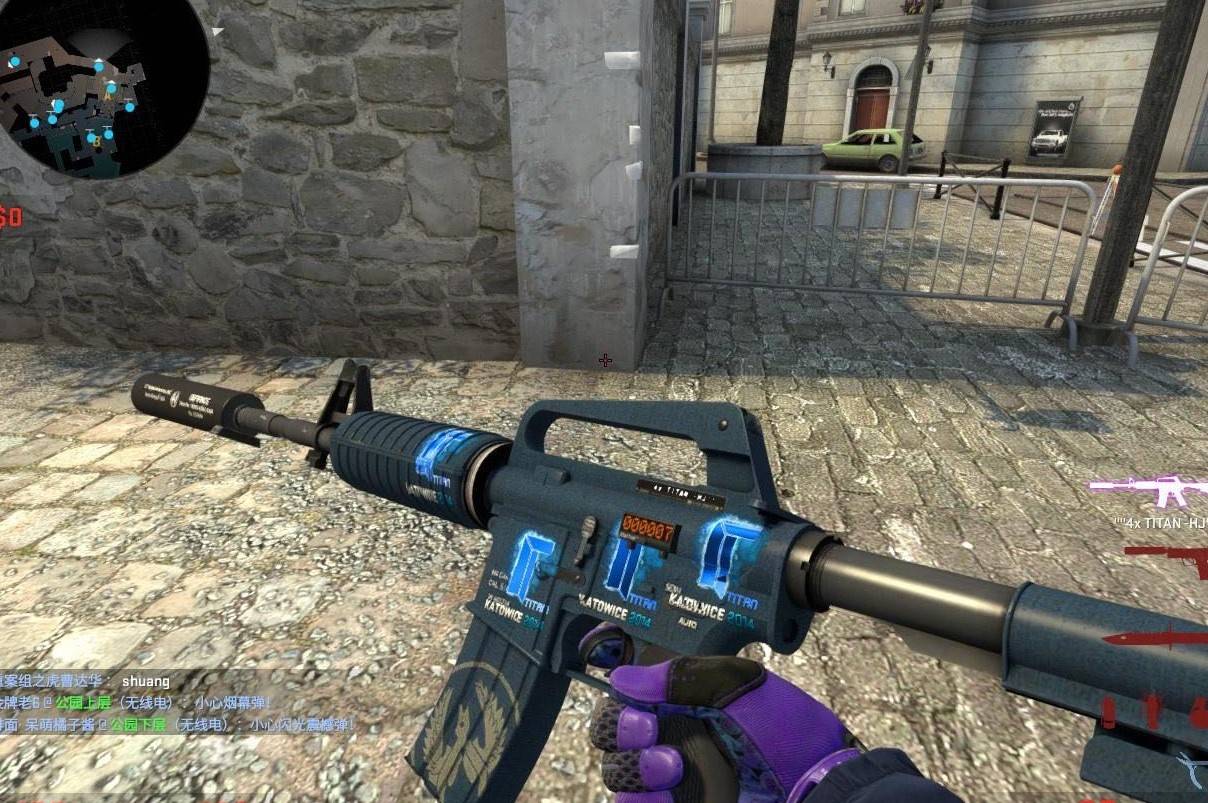The height and width of the screenshot is (803, 1208).
Task: Click the bow icon below the grenades
Action: pos(1191,768)
